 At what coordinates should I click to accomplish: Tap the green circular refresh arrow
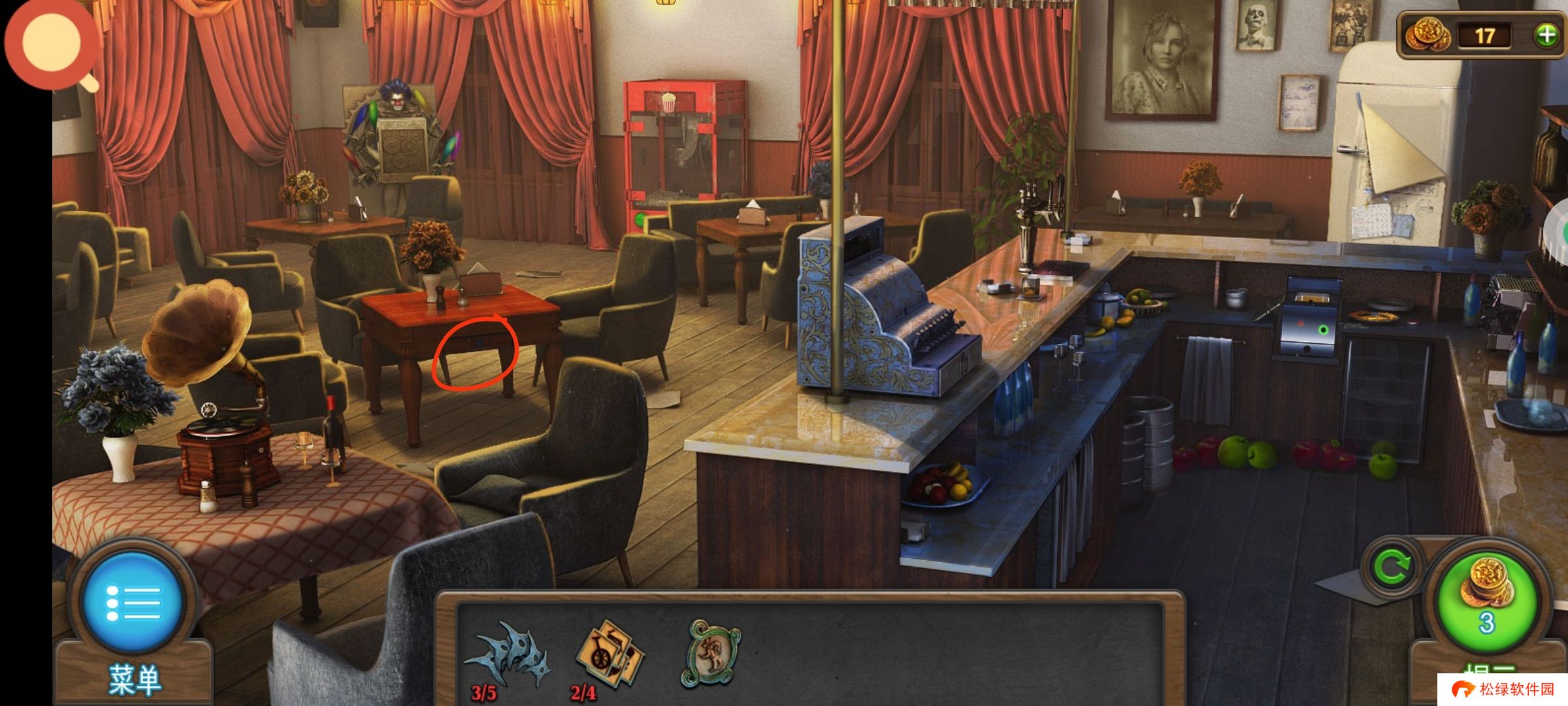(x=1392, y=566)
